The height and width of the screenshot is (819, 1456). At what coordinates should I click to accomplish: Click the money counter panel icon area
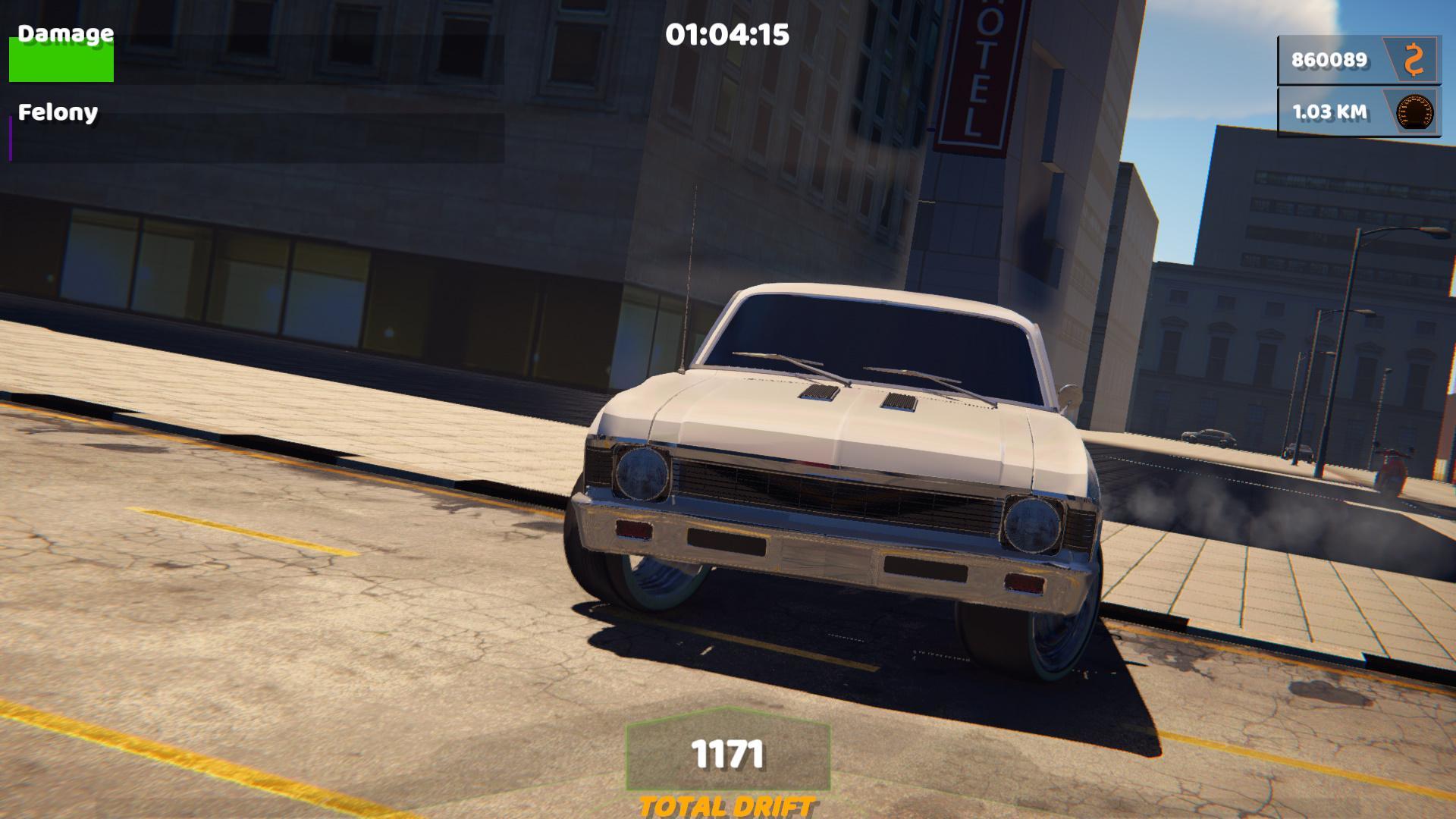click(x=1415, y=59)
